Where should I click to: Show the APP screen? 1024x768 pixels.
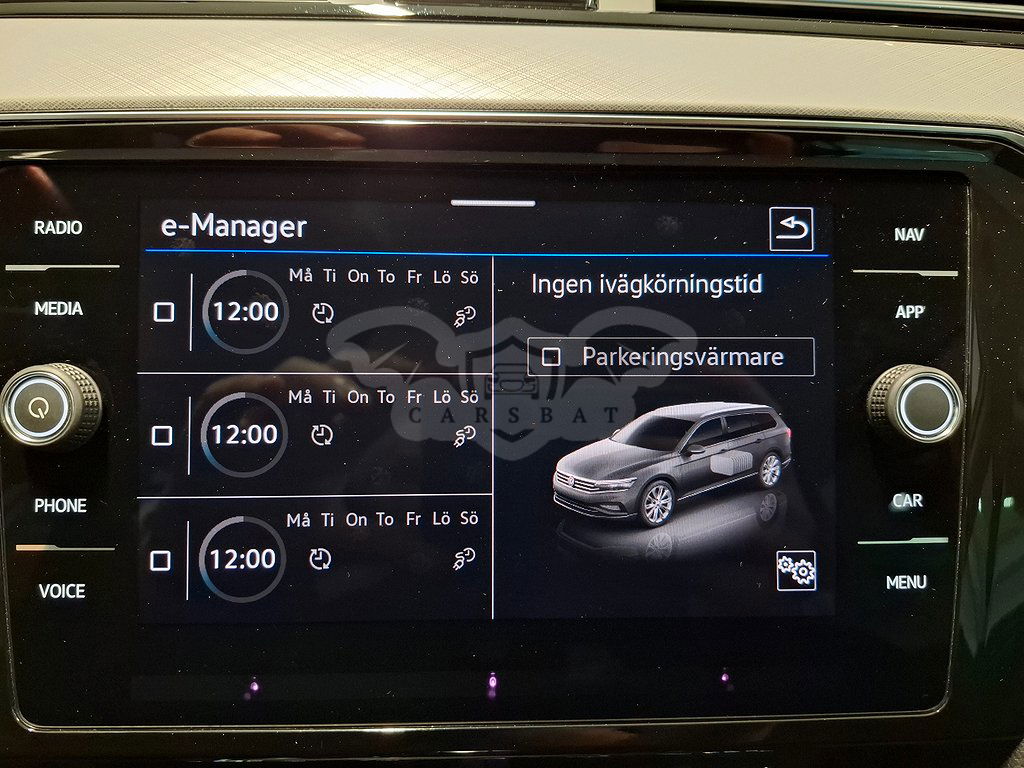coord(909,312)
